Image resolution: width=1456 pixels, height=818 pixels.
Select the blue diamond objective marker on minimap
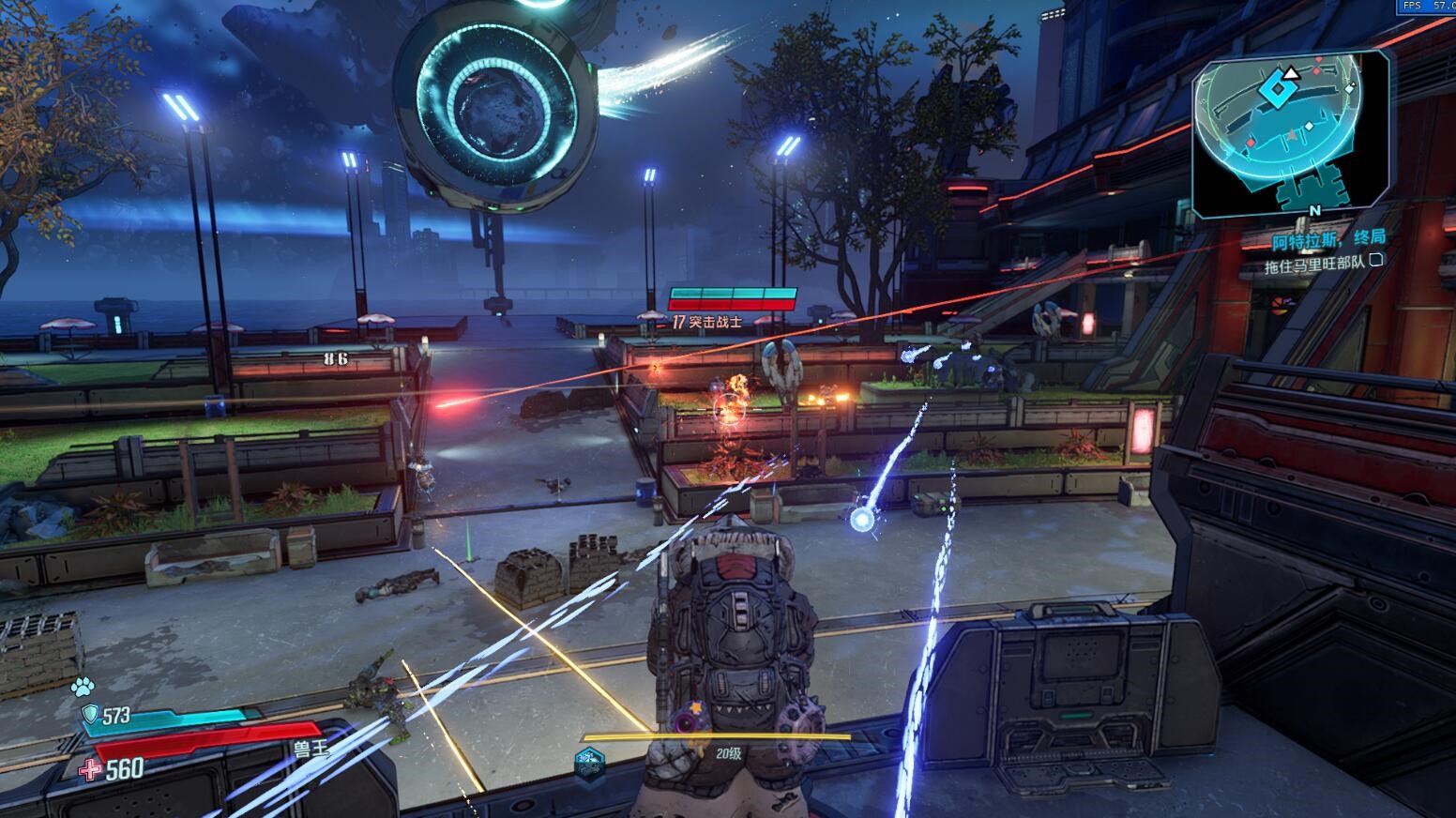click(x=1275, y=90)
